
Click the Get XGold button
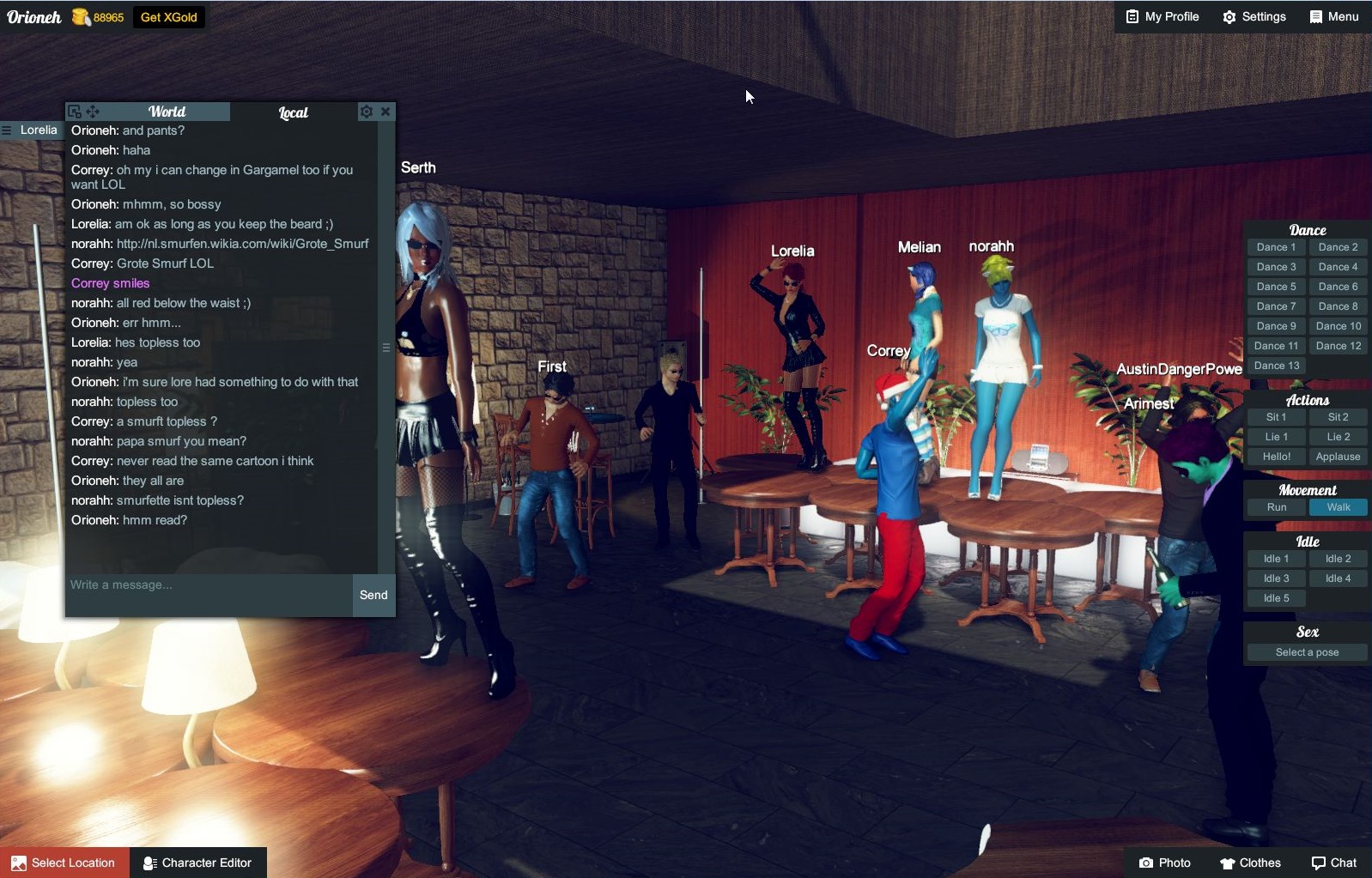[x=169, y=17]
